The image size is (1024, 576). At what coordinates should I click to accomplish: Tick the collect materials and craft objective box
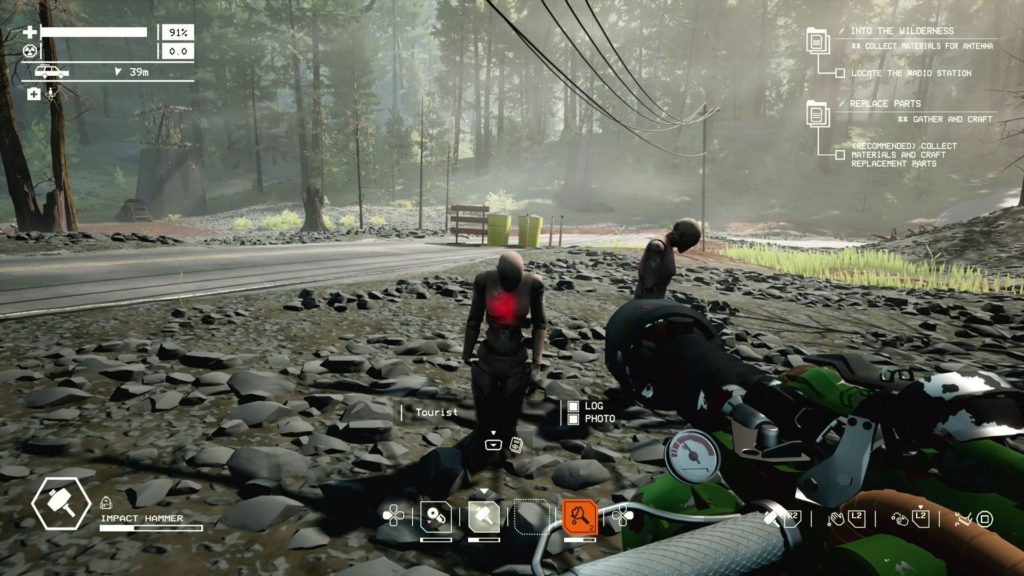[x=840, y=154]
